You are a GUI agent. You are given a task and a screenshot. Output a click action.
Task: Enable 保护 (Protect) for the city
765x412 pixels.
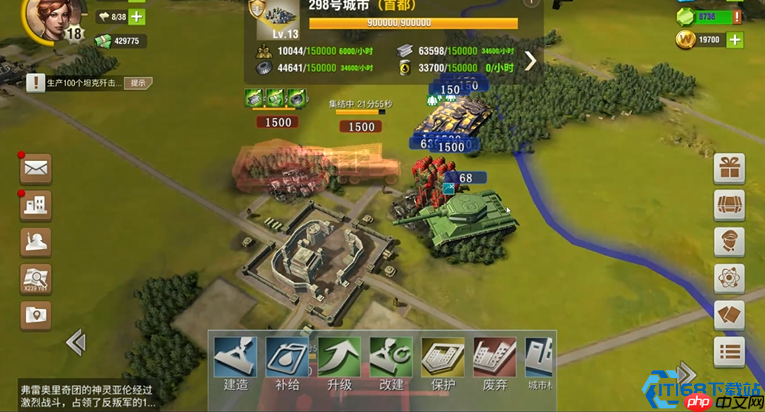click(x=443, y=360)
